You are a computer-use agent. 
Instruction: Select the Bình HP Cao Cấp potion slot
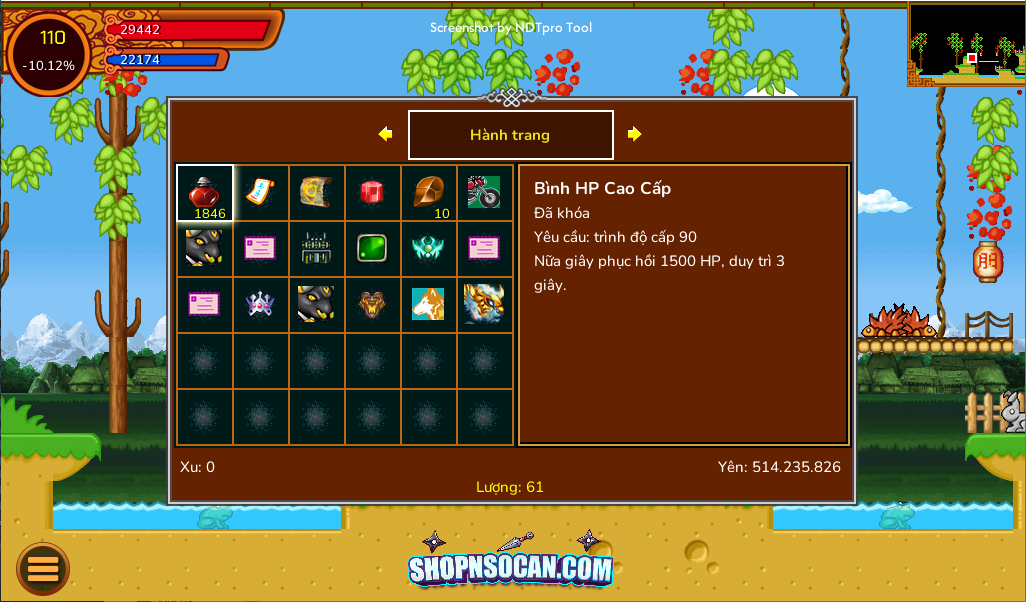(205, 193)
